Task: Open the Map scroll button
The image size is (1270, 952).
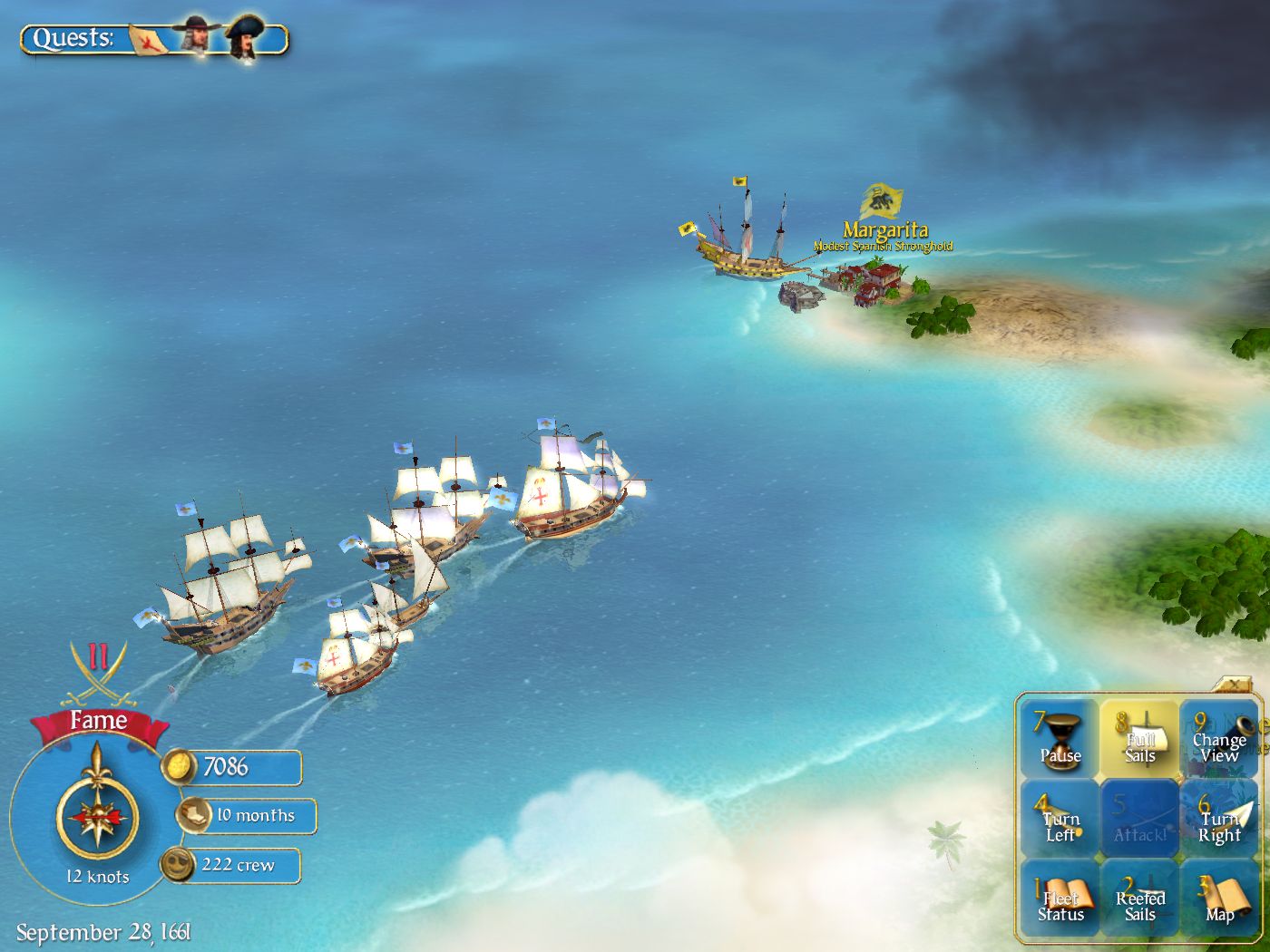Action: pos(1219,900)
